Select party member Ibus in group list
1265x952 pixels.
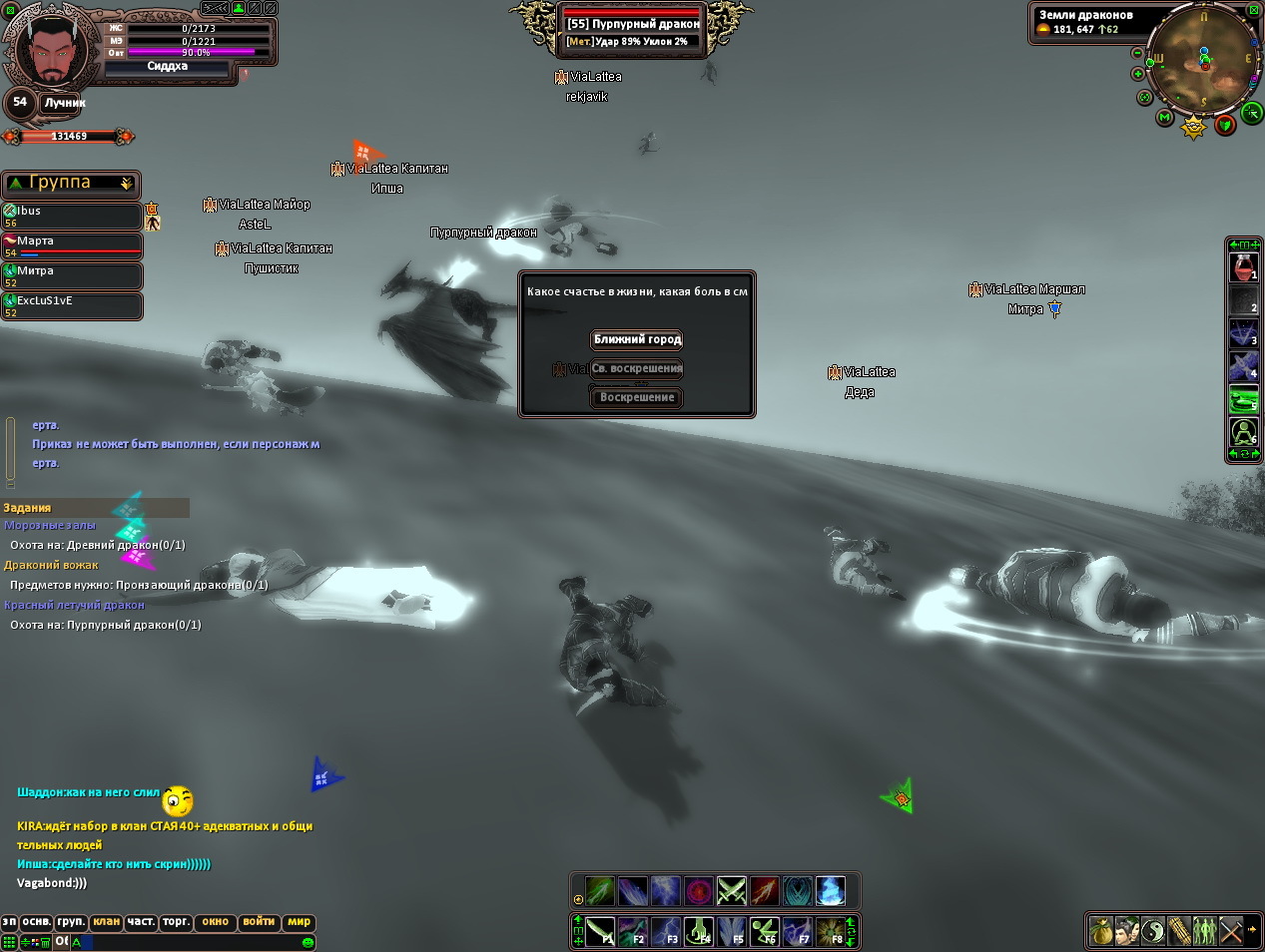pos(72,216)
